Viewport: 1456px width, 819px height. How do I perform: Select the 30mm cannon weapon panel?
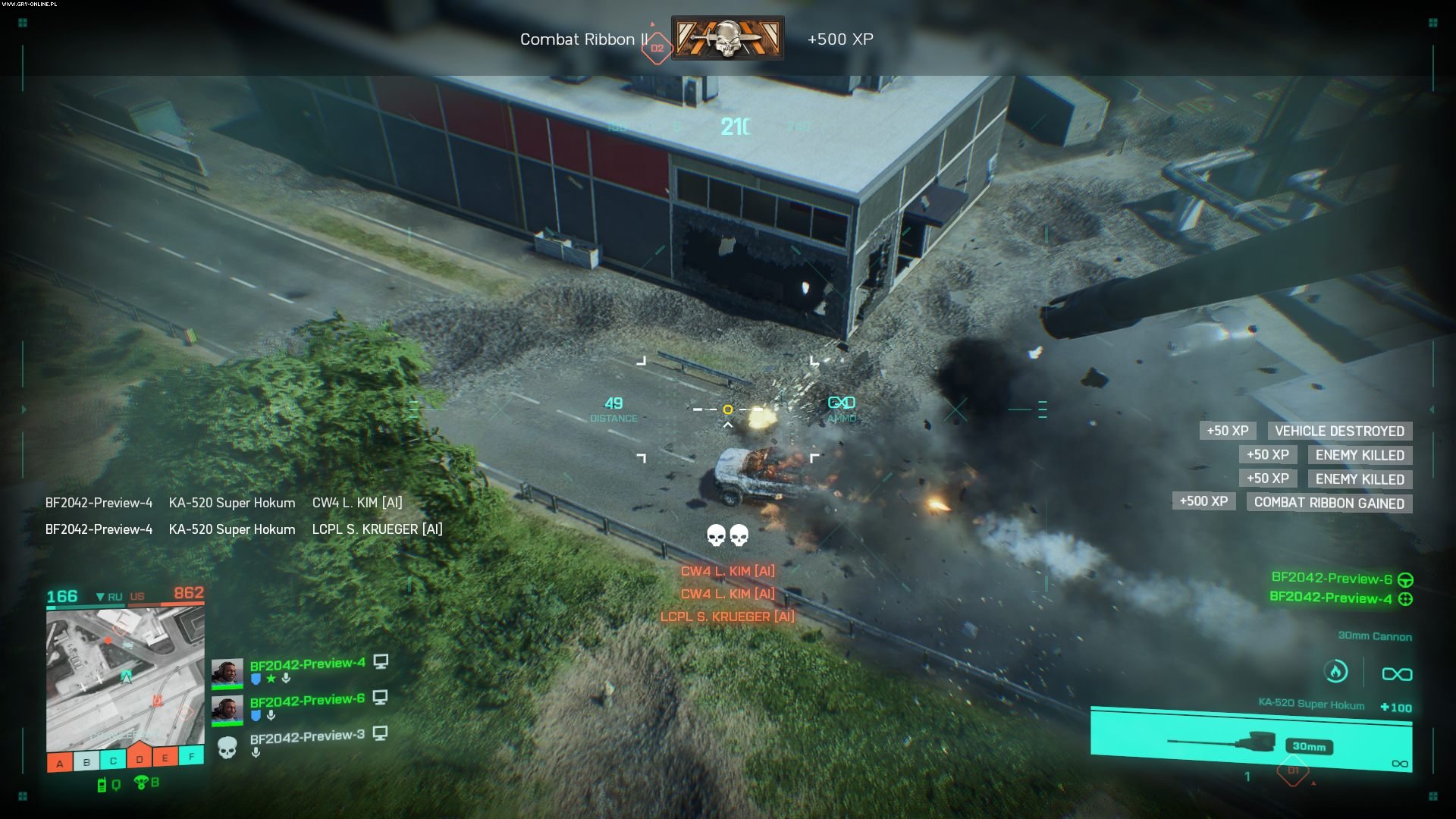[x=1251, y=739]
